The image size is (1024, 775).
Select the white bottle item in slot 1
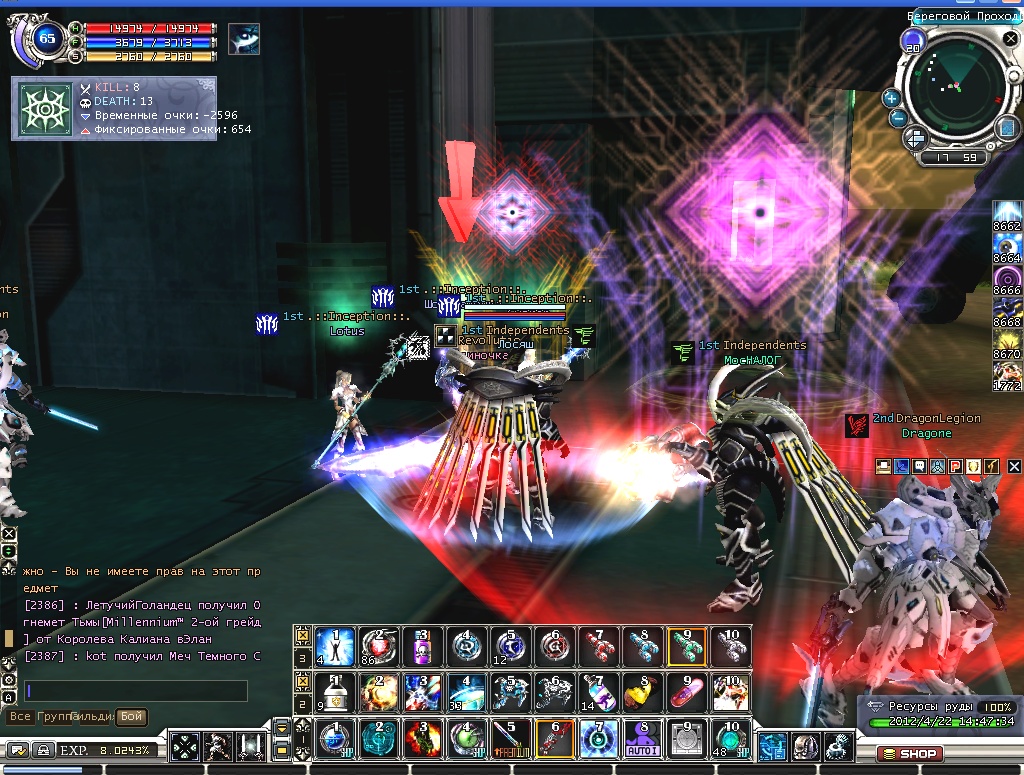click(333, 691)
